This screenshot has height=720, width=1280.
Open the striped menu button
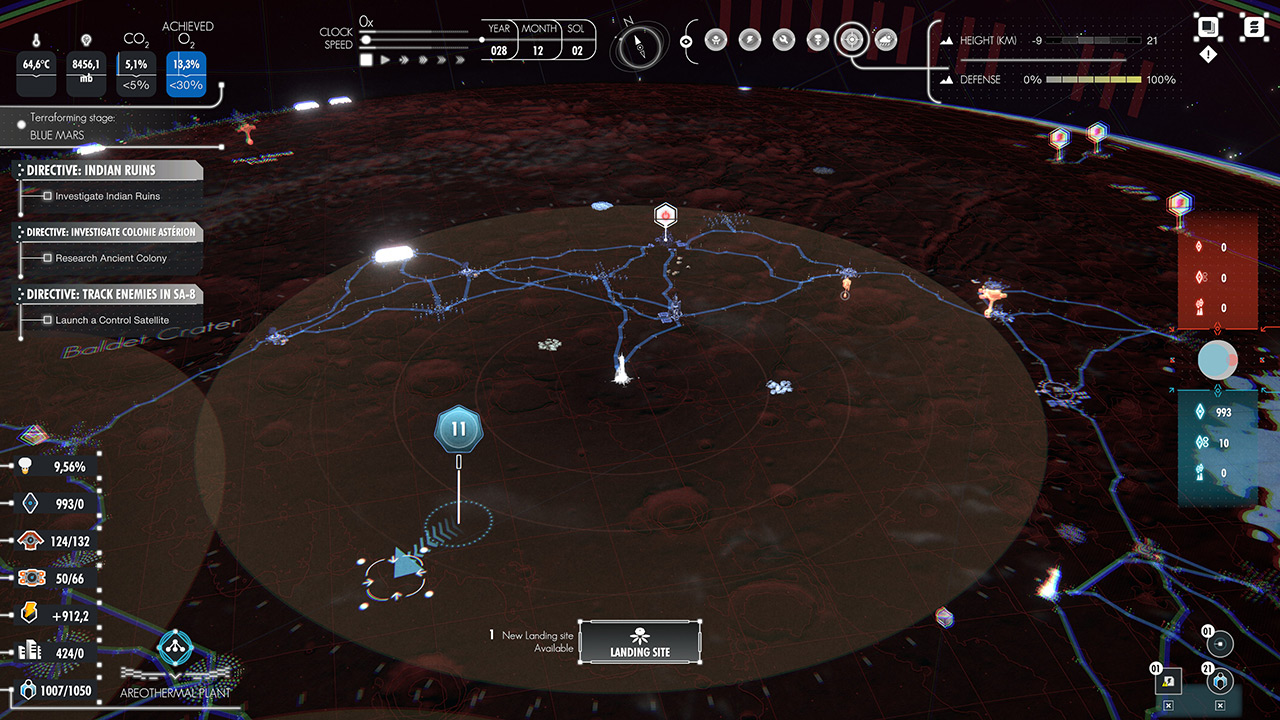tap(1251, 27)
